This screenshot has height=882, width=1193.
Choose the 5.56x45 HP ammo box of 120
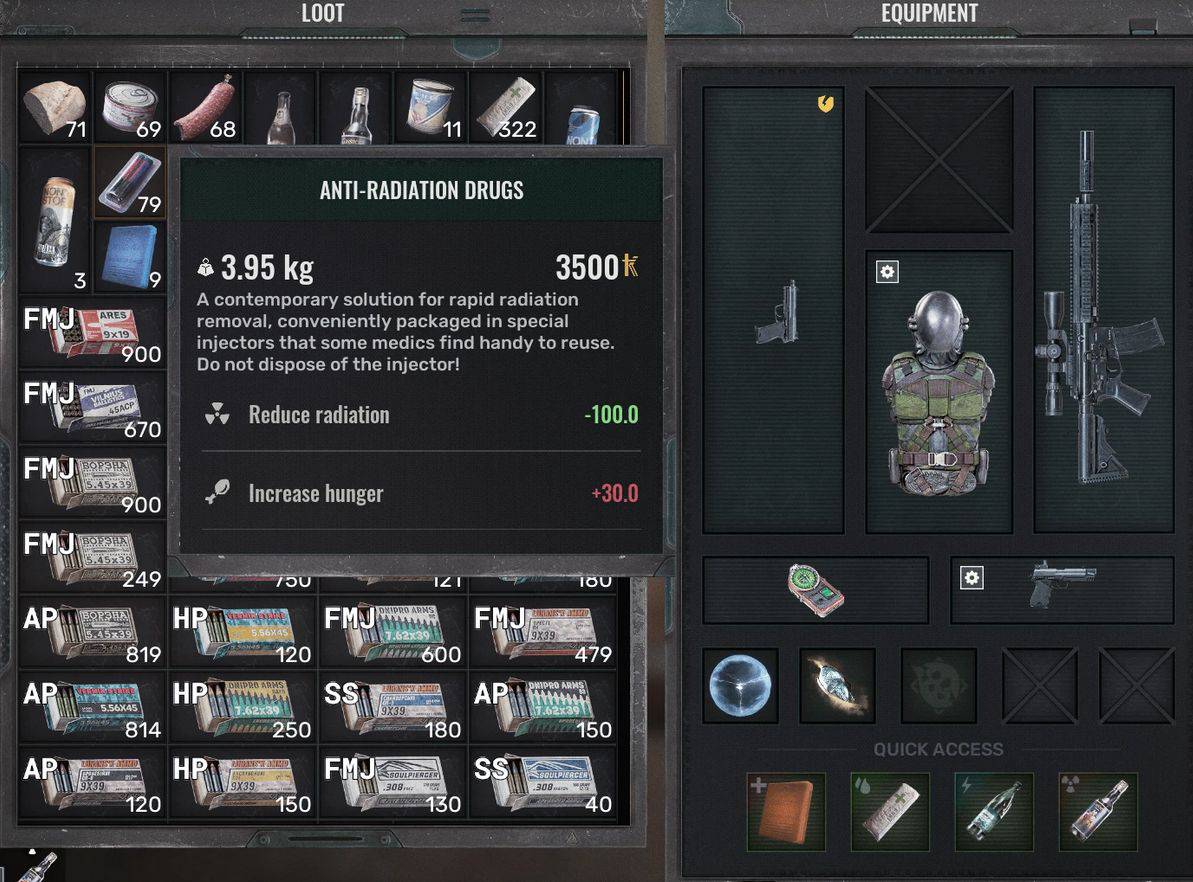pyautogui.click(x=243, y=632)
